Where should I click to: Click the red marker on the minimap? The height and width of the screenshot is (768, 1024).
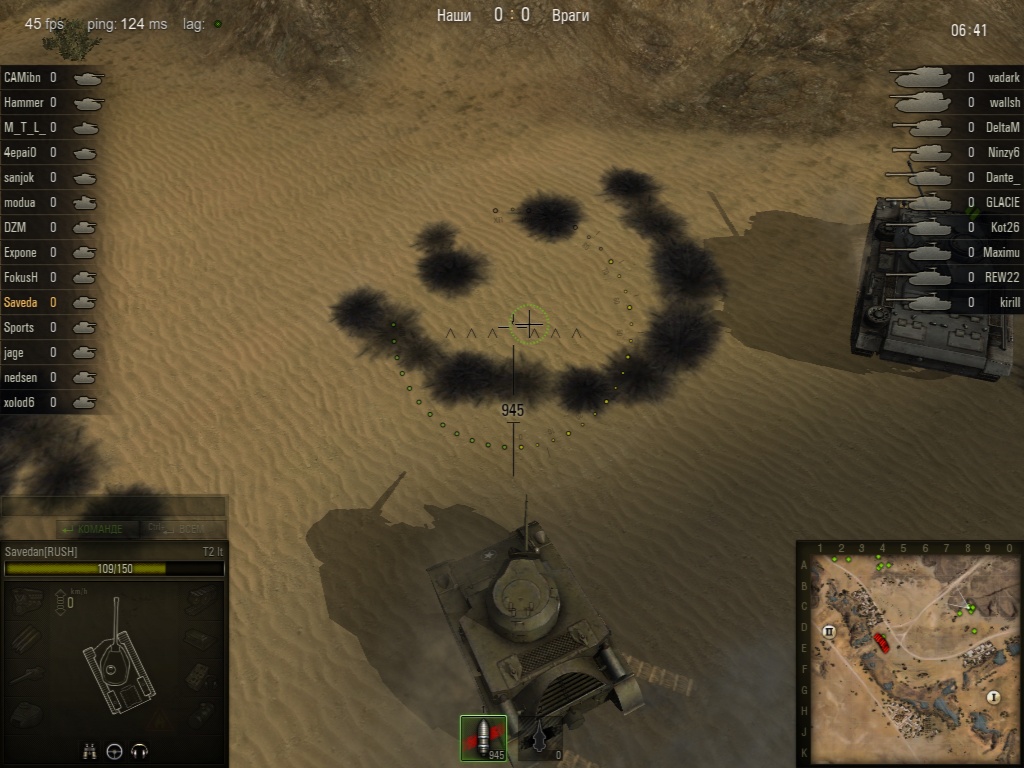point(882,641)
